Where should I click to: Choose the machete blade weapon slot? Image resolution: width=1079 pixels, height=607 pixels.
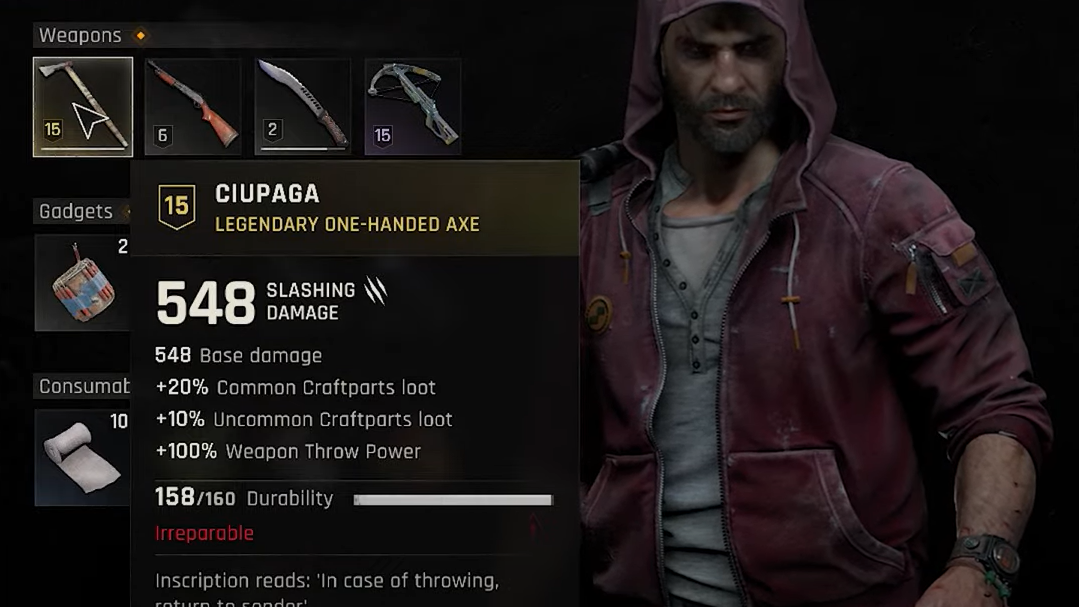pos(302,106)
